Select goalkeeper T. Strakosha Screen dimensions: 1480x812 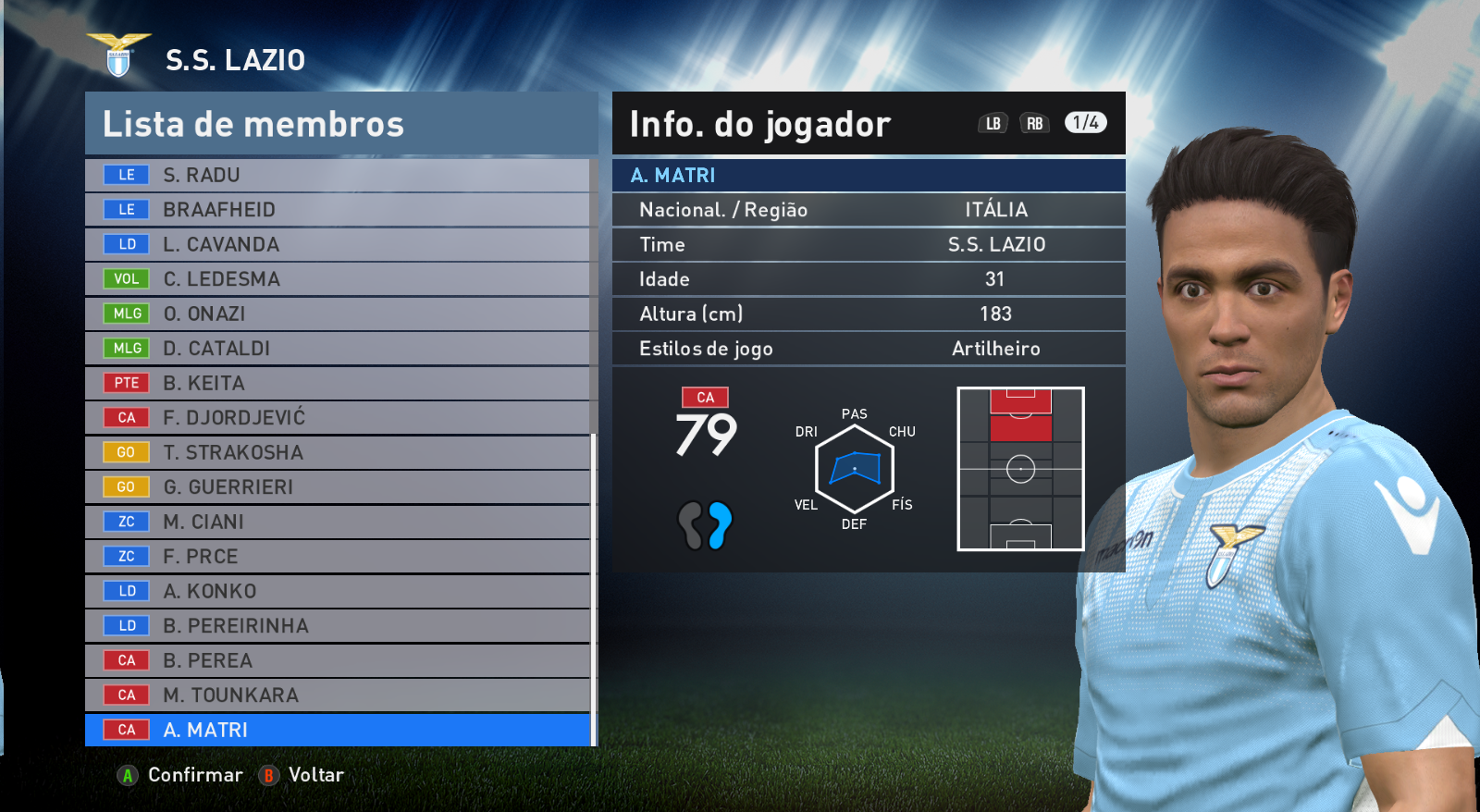click(338, 452)
